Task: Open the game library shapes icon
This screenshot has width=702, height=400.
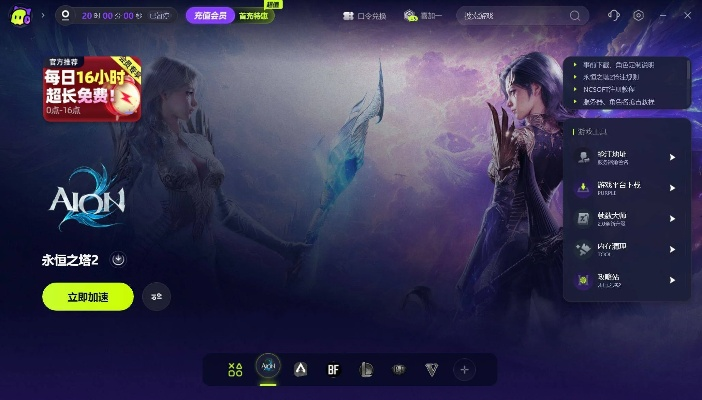Action: (235, 369)
